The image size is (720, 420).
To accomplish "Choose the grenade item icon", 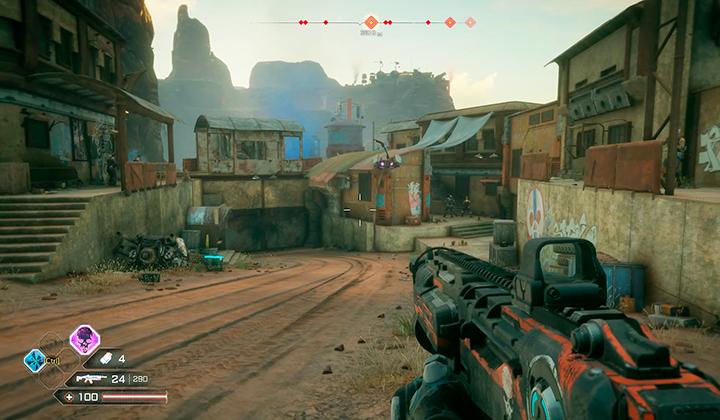I will (105, 358).
